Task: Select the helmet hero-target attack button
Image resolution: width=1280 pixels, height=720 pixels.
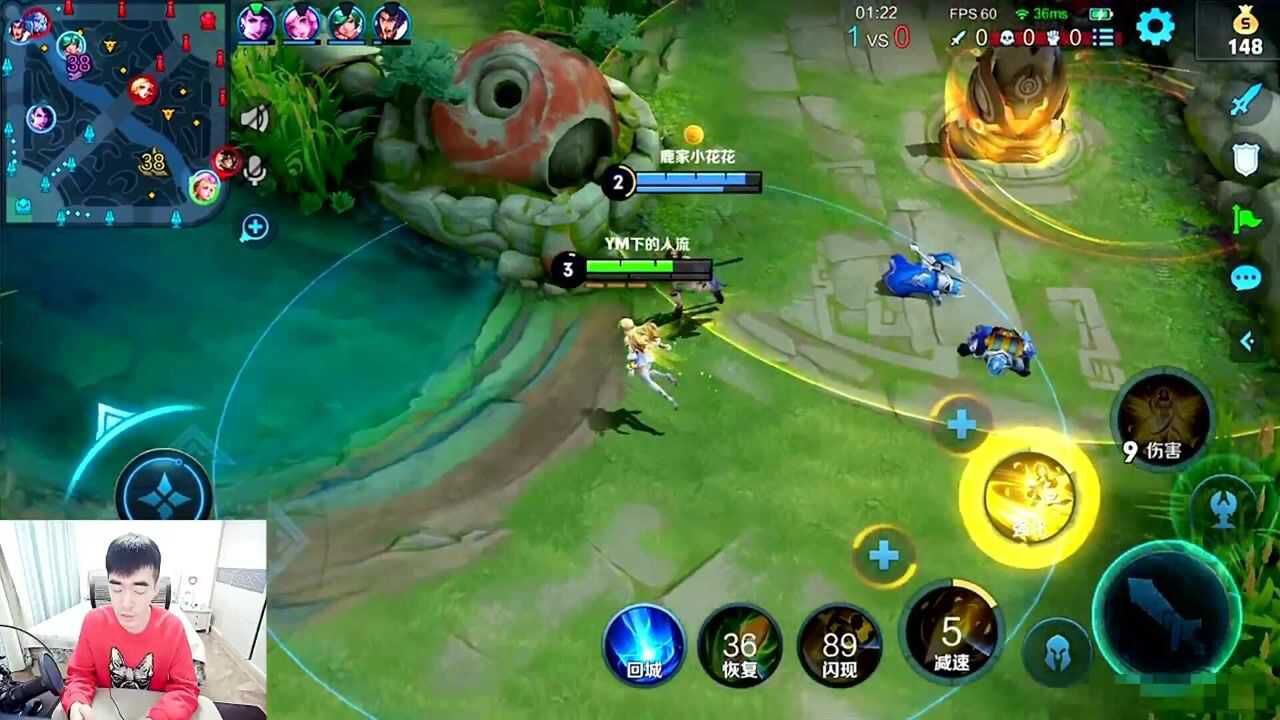Action: pyautogui.click(x=1057, y=651)
